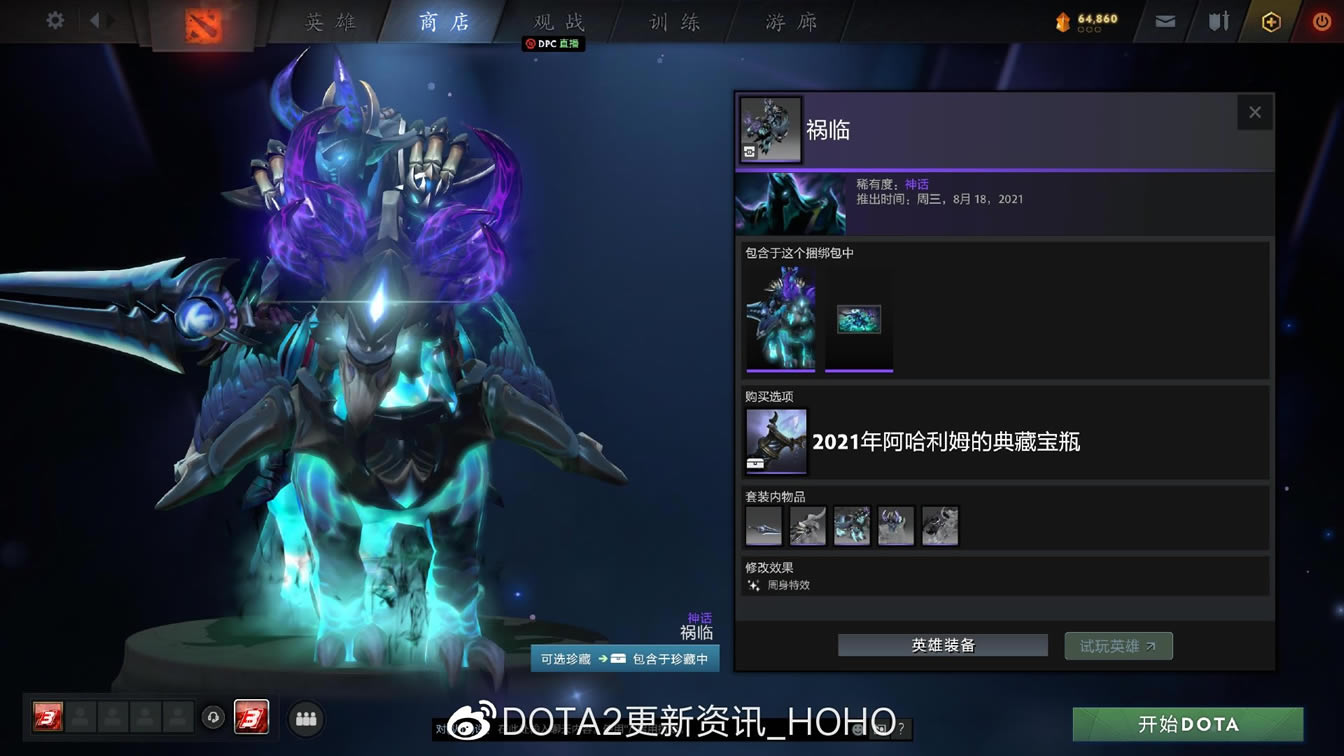Open the mail inbox icon
The image size is (1344, 756).
coord(1164,20)
